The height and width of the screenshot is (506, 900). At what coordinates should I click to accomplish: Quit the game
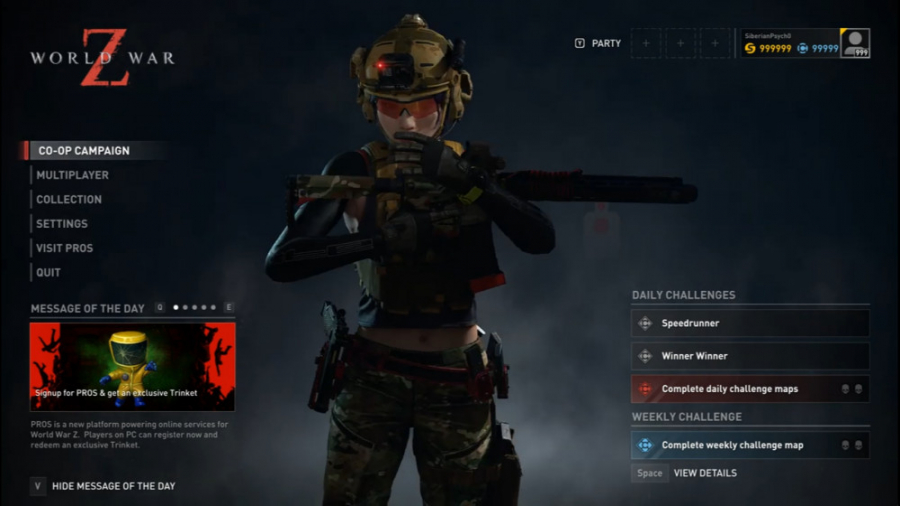48,272
